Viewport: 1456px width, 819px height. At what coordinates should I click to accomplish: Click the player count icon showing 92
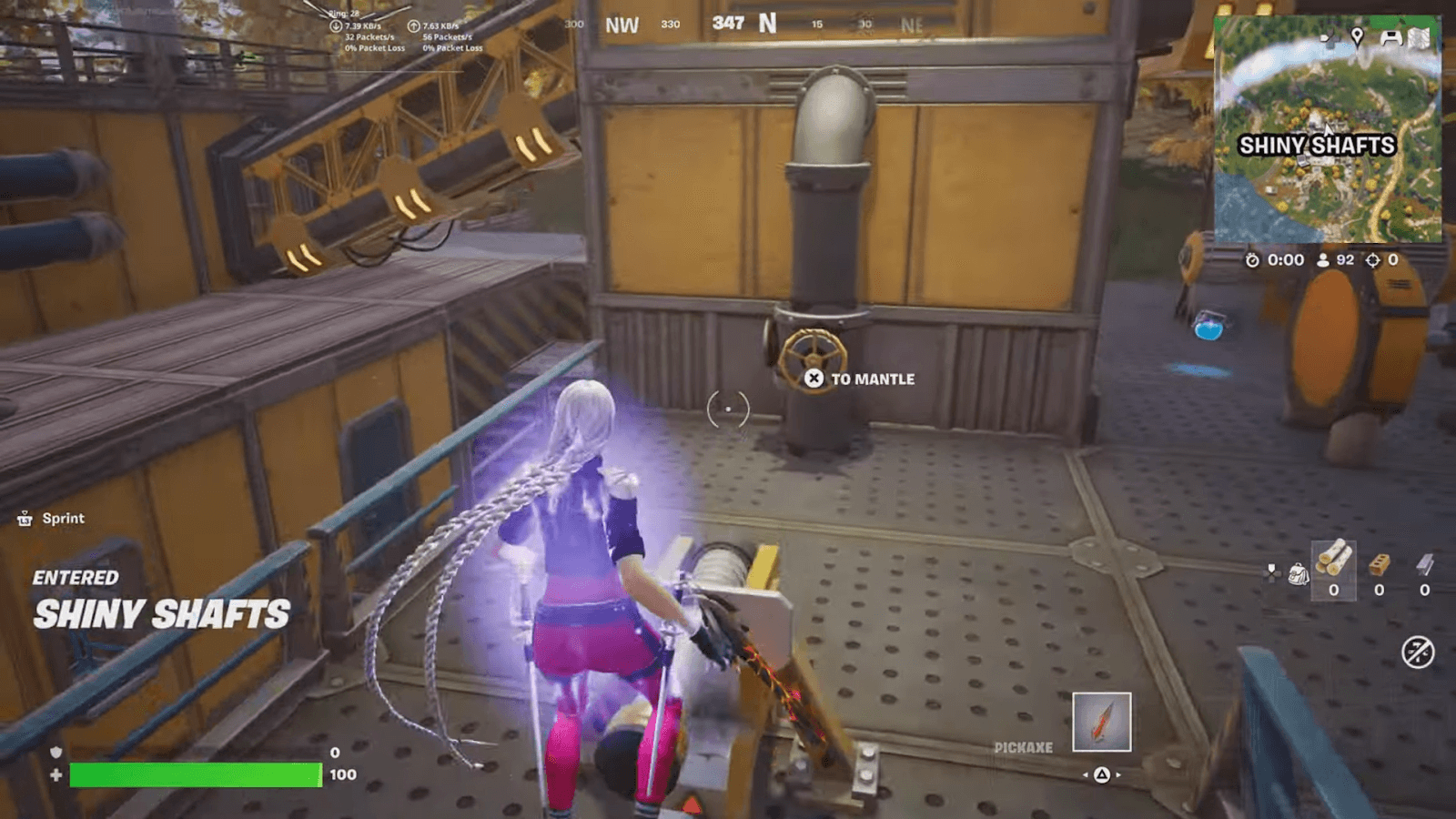click(1323, 259)
